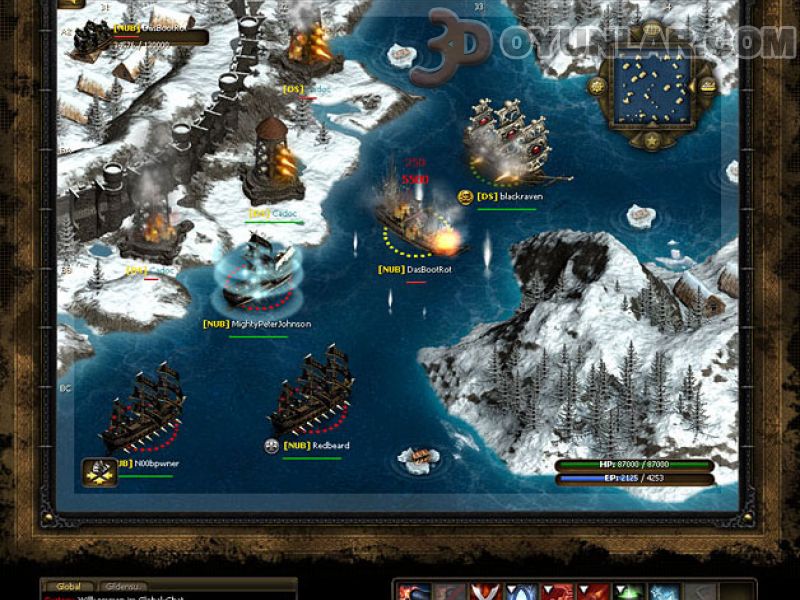Viewport: 800px width, 600px height.
Task: Click the star button below the minimap
Action: click(x=652, y=140)
